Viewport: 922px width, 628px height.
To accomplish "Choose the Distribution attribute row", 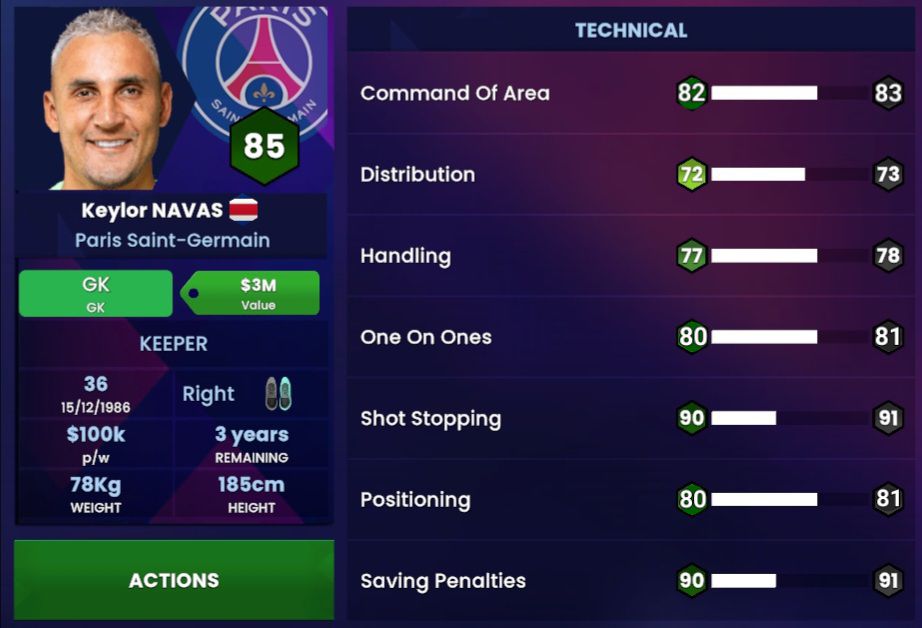I will (631, 174).
